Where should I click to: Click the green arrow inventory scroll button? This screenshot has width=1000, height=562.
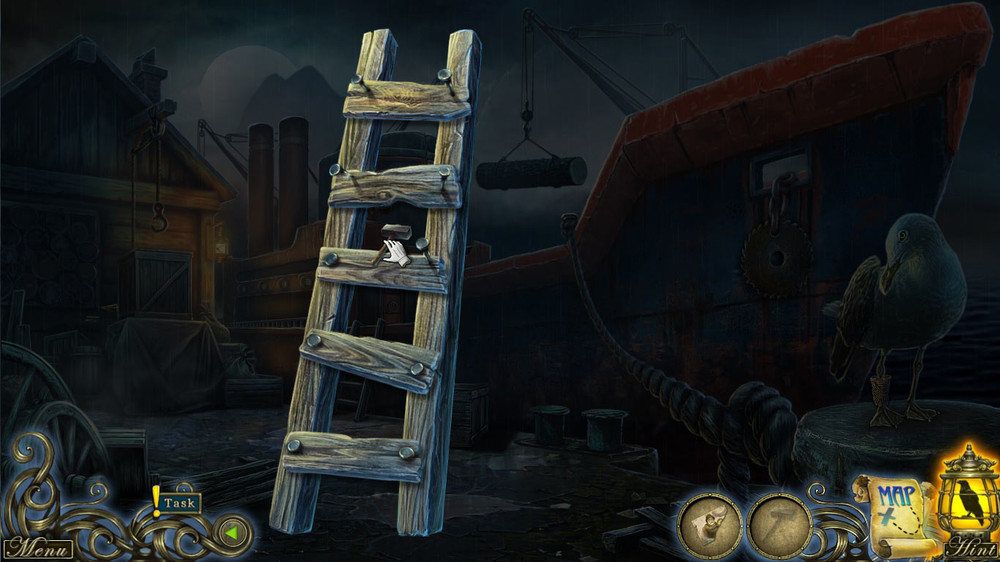232,532
